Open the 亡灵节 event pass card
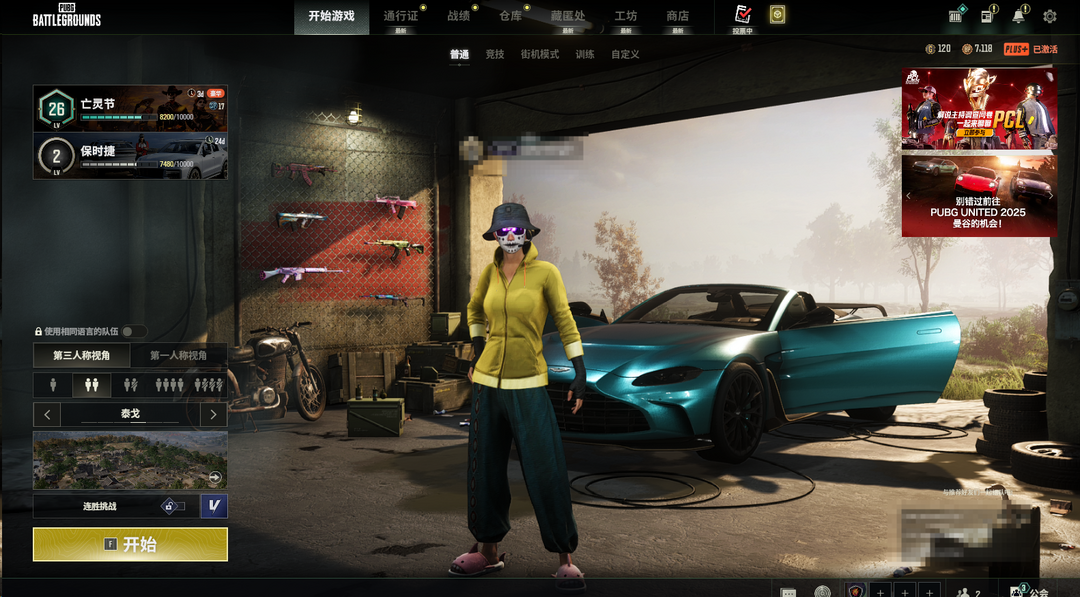 (x=130, y=108)
